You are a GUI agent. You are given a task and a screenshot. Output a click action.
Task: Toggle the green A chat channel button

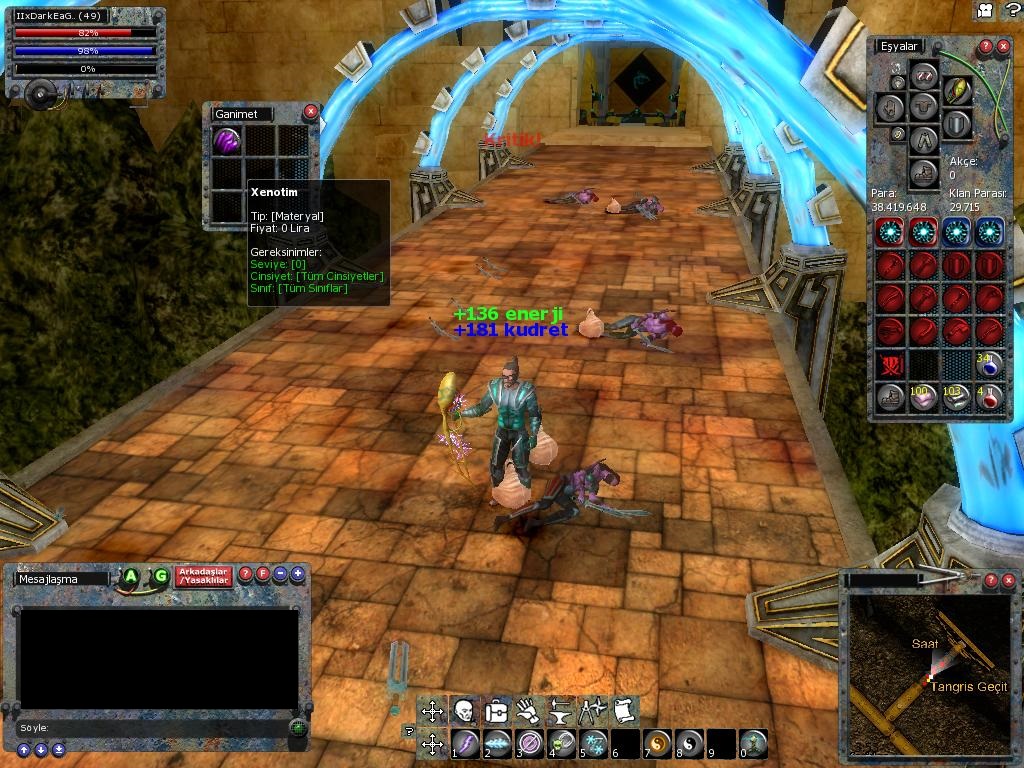(x=131, y=576)
